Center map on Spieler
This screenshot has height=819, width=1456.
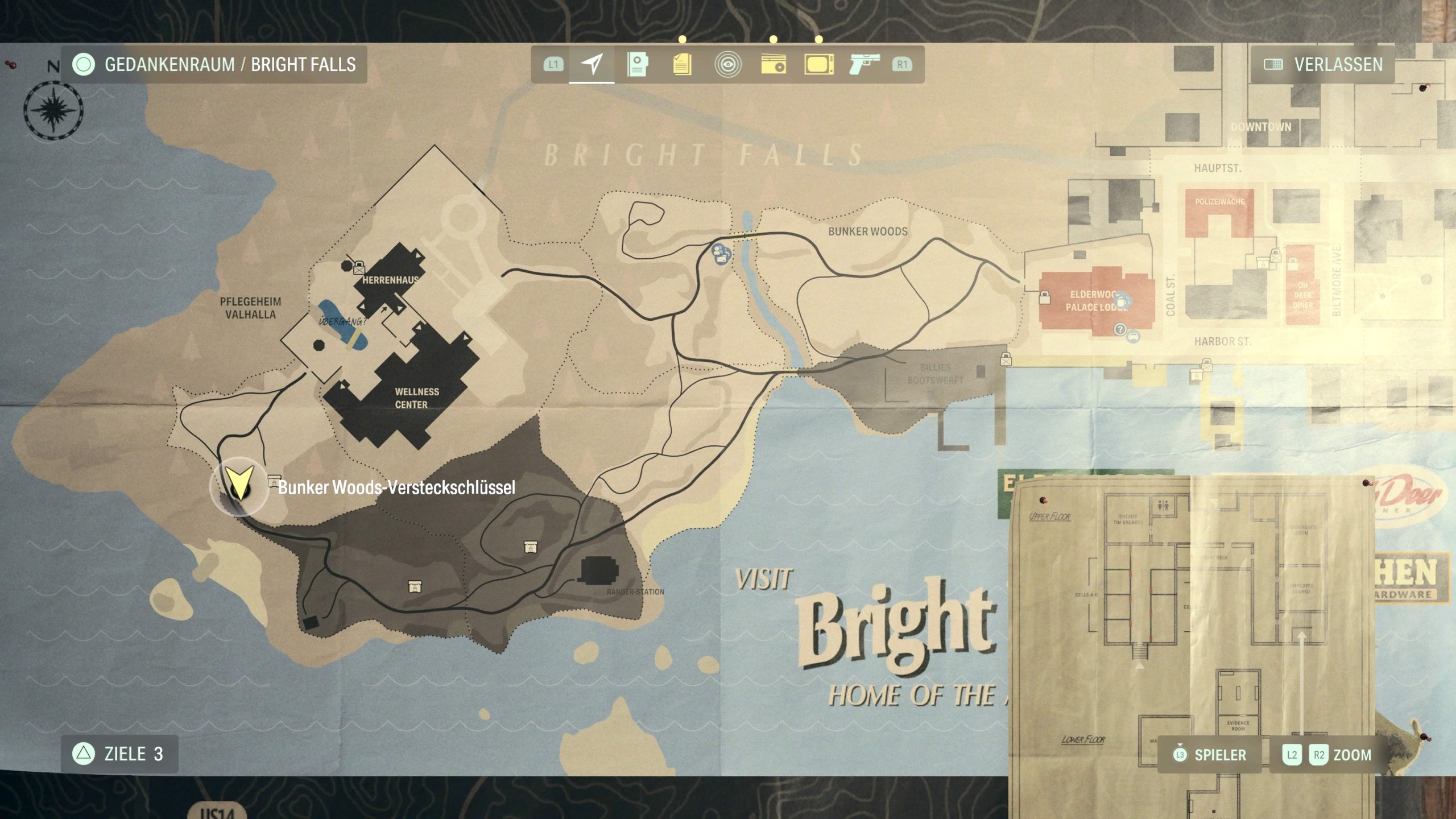1209,755
